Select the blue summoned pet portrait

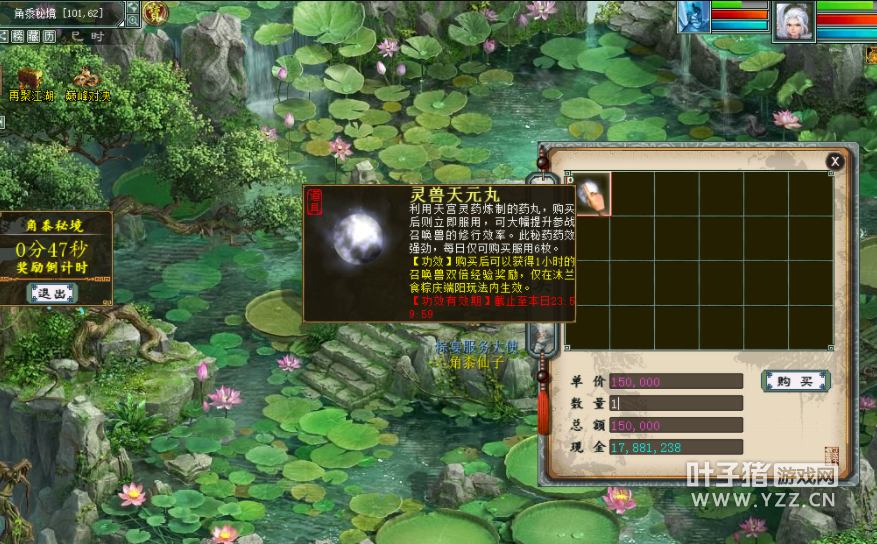coord(694,17)
